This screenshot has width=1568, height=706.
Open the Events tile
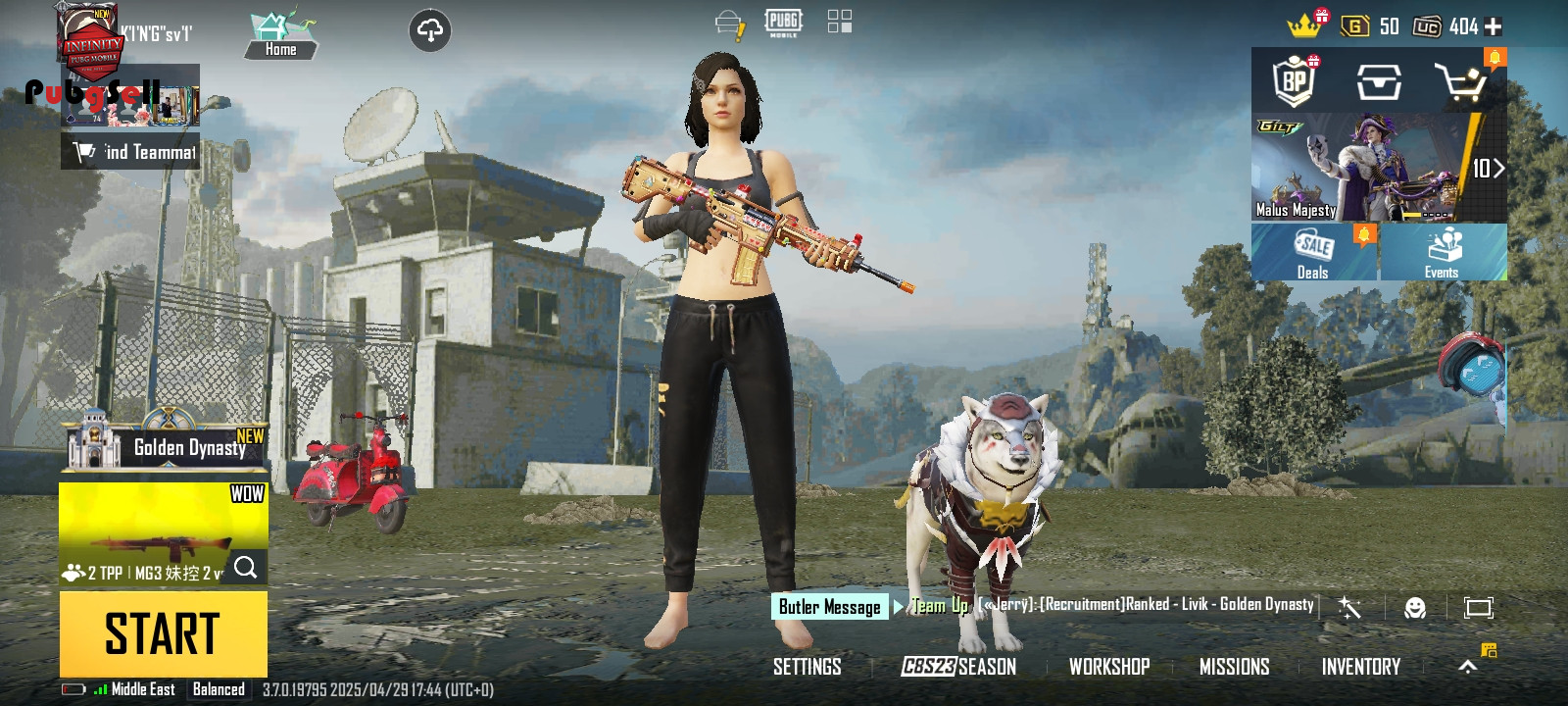(x=1442, y=252)
